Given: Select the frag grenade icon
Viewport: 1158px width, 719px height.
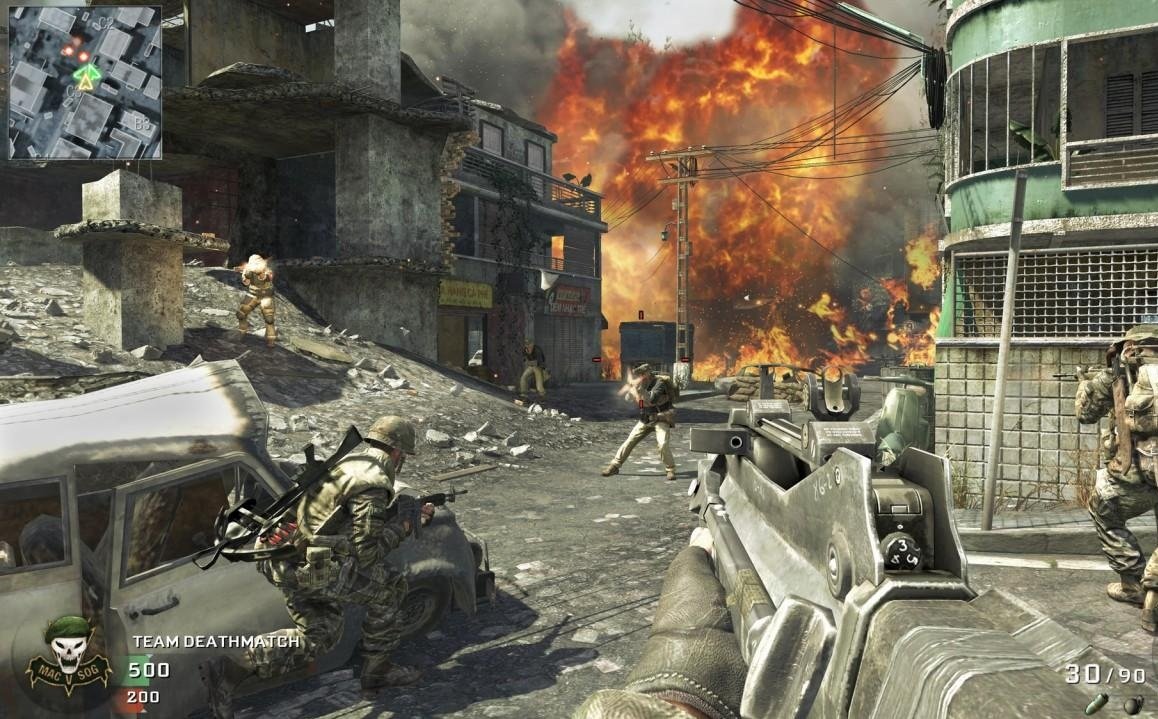Looking at the screenshot, I should coord(1131,704).
